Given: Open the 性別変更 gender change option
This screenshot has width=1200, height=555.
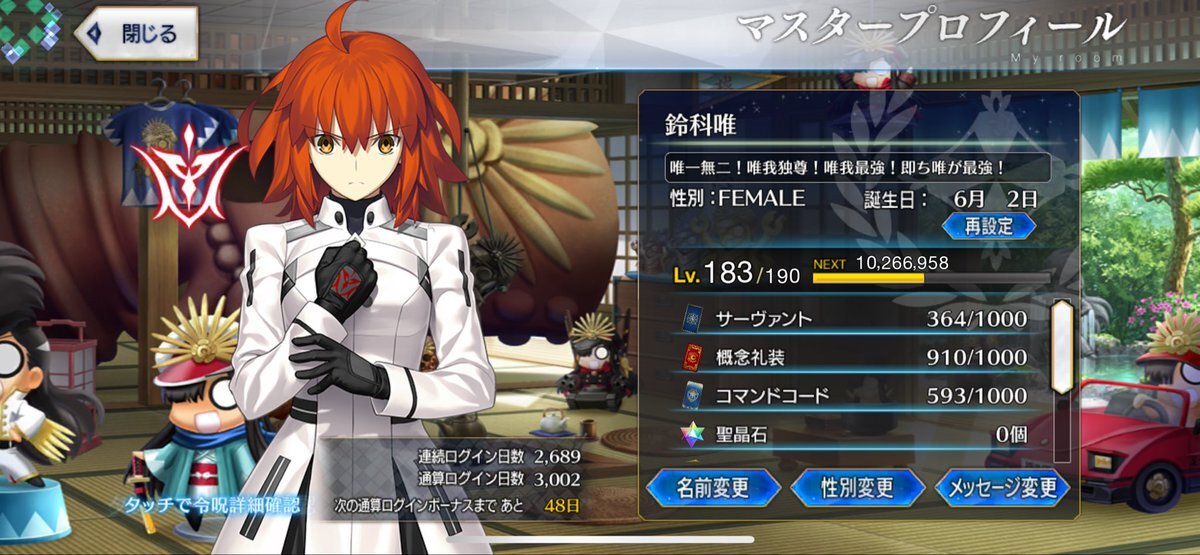Looking at the screenshot, I should click(857, 487).
